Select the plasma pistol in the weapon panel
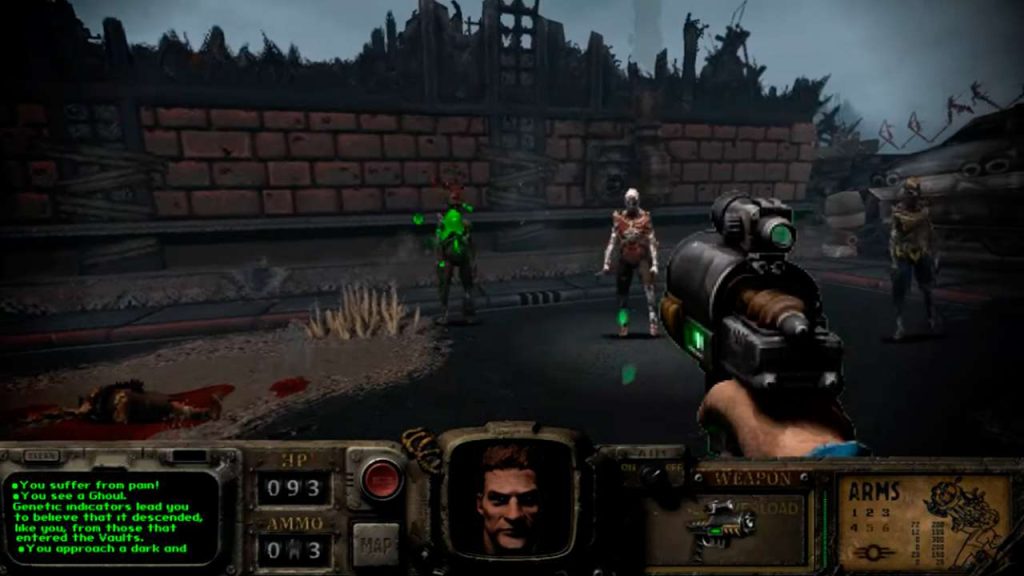The width and height of the screenshot is (1024, 576). [x=721, y=521]
